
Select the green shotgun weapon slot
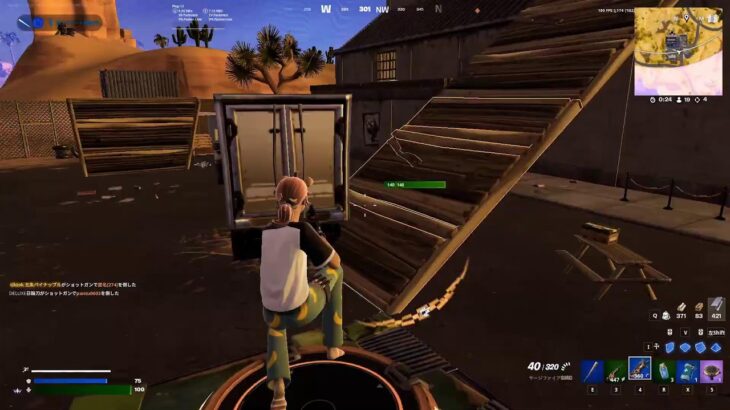616,371
